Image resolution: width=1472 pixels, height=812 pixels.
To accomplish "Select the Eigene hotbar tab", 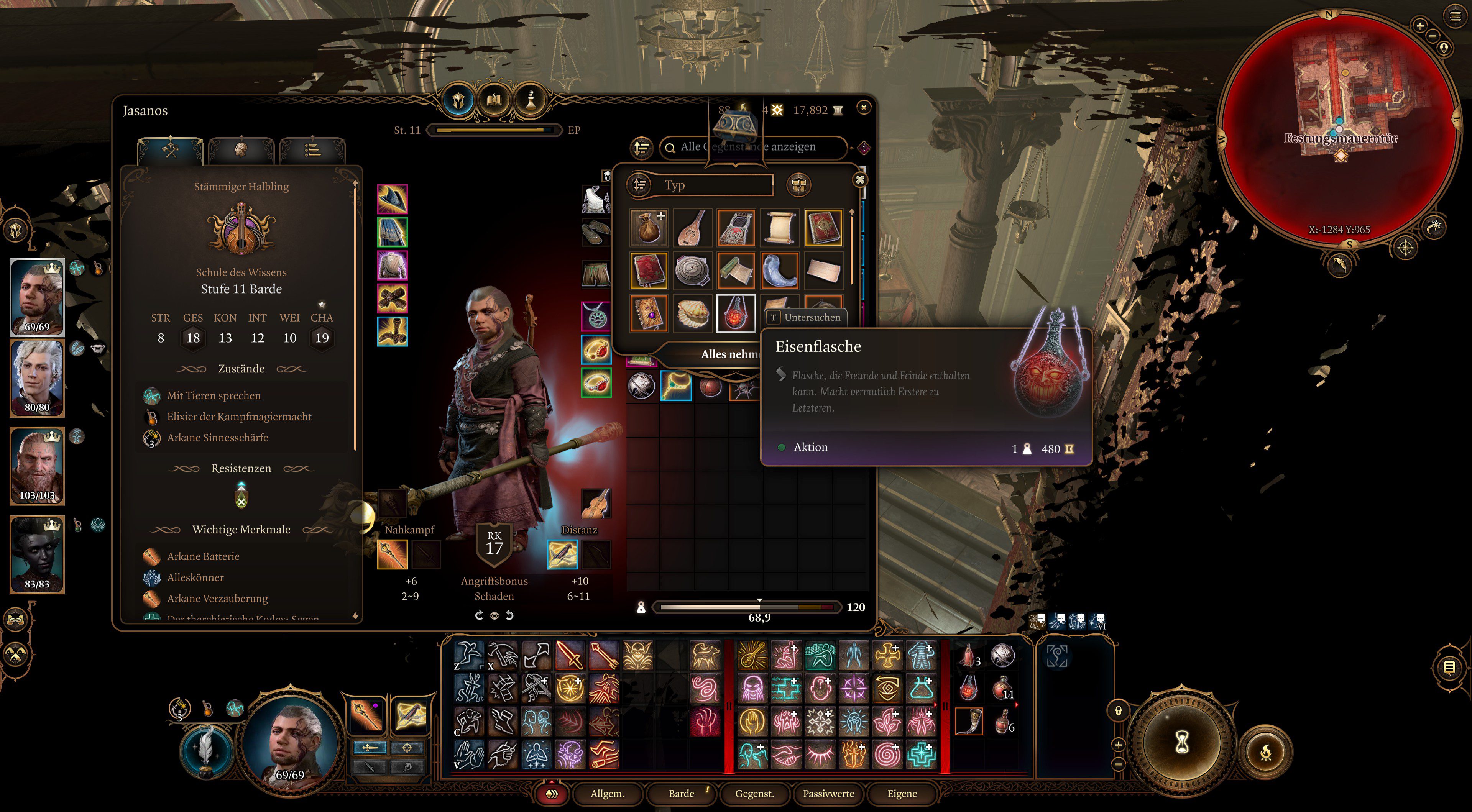I will pos(902,793).
